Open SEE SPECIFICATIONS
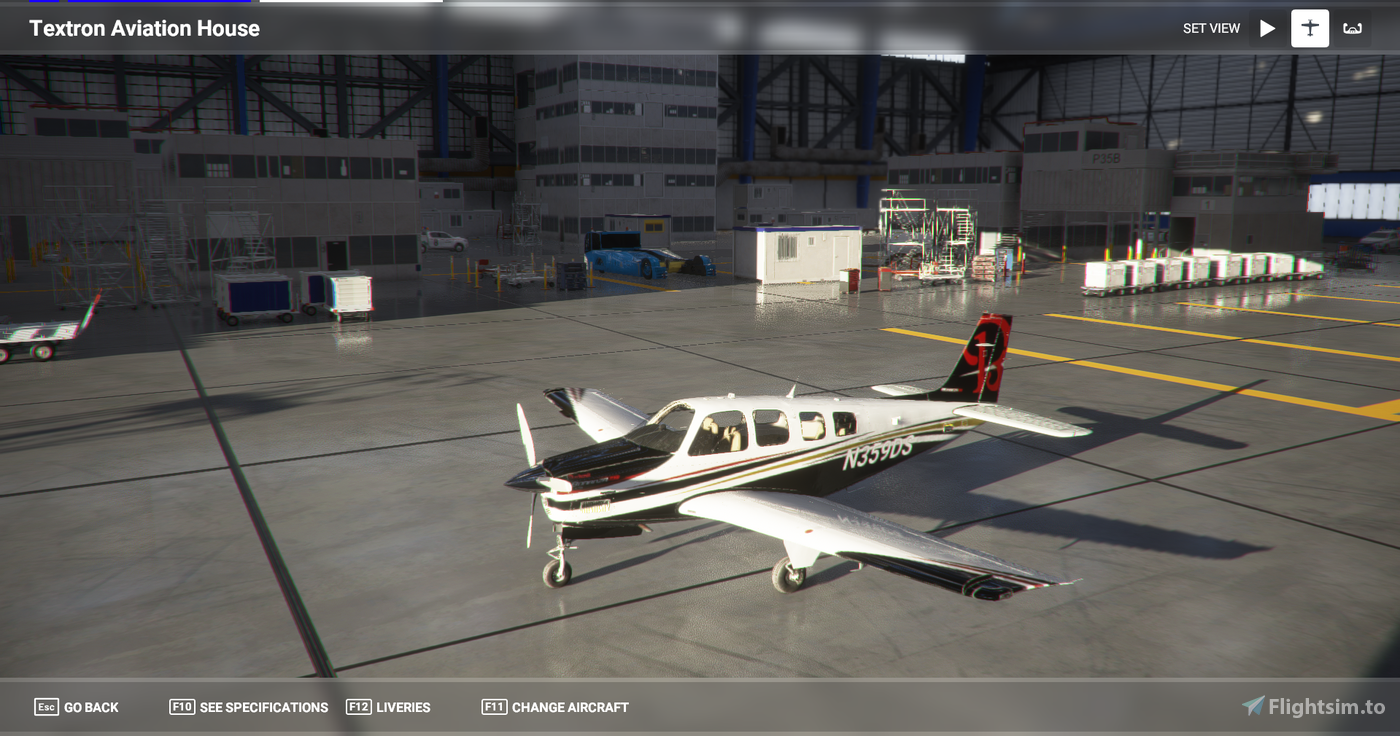1400x736 pixels. (x=263, y=706)
